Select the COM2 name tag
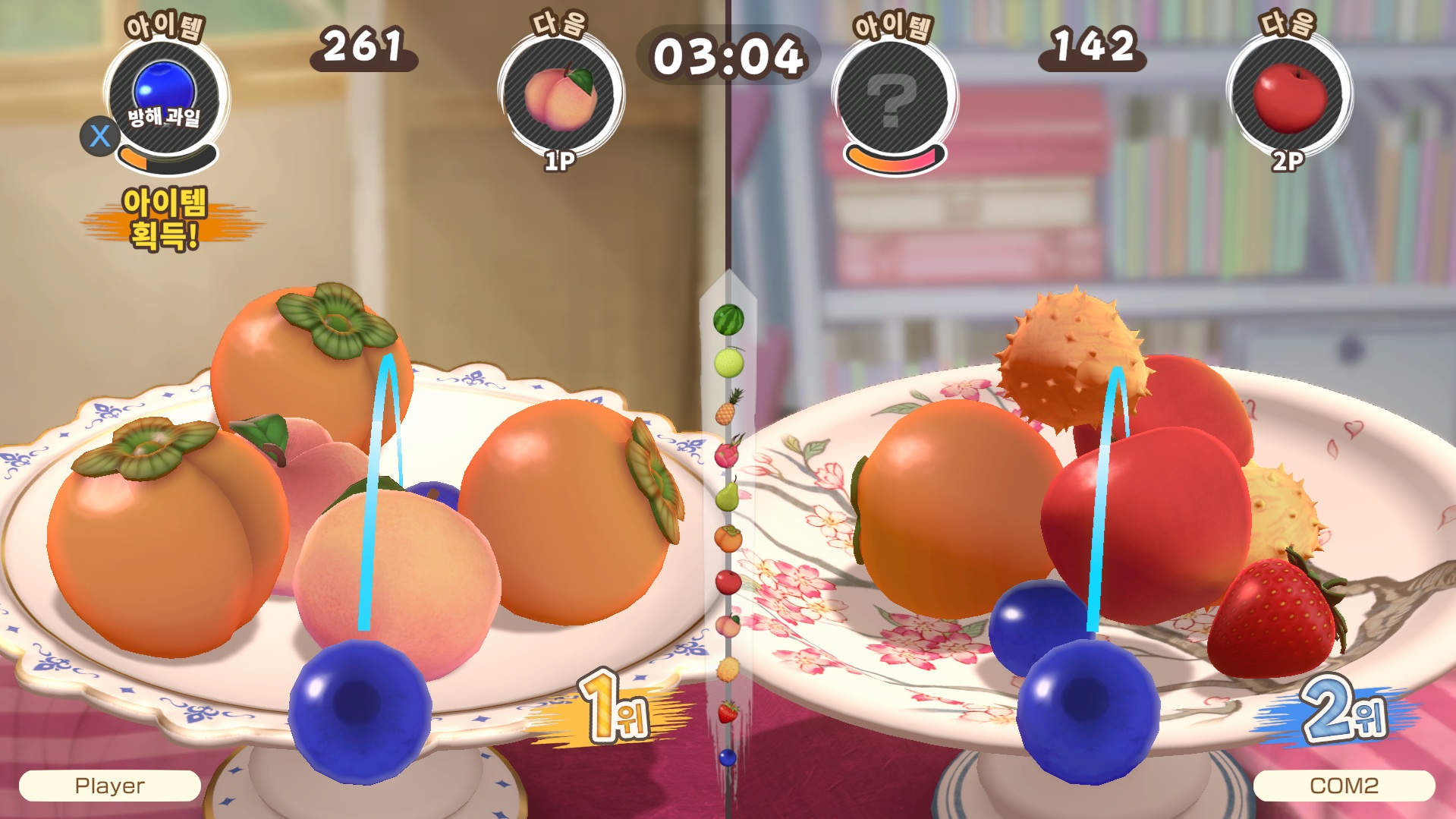Image resolution: width=1456 pixels, height=819 pixels. click(x=1344, y=786)
